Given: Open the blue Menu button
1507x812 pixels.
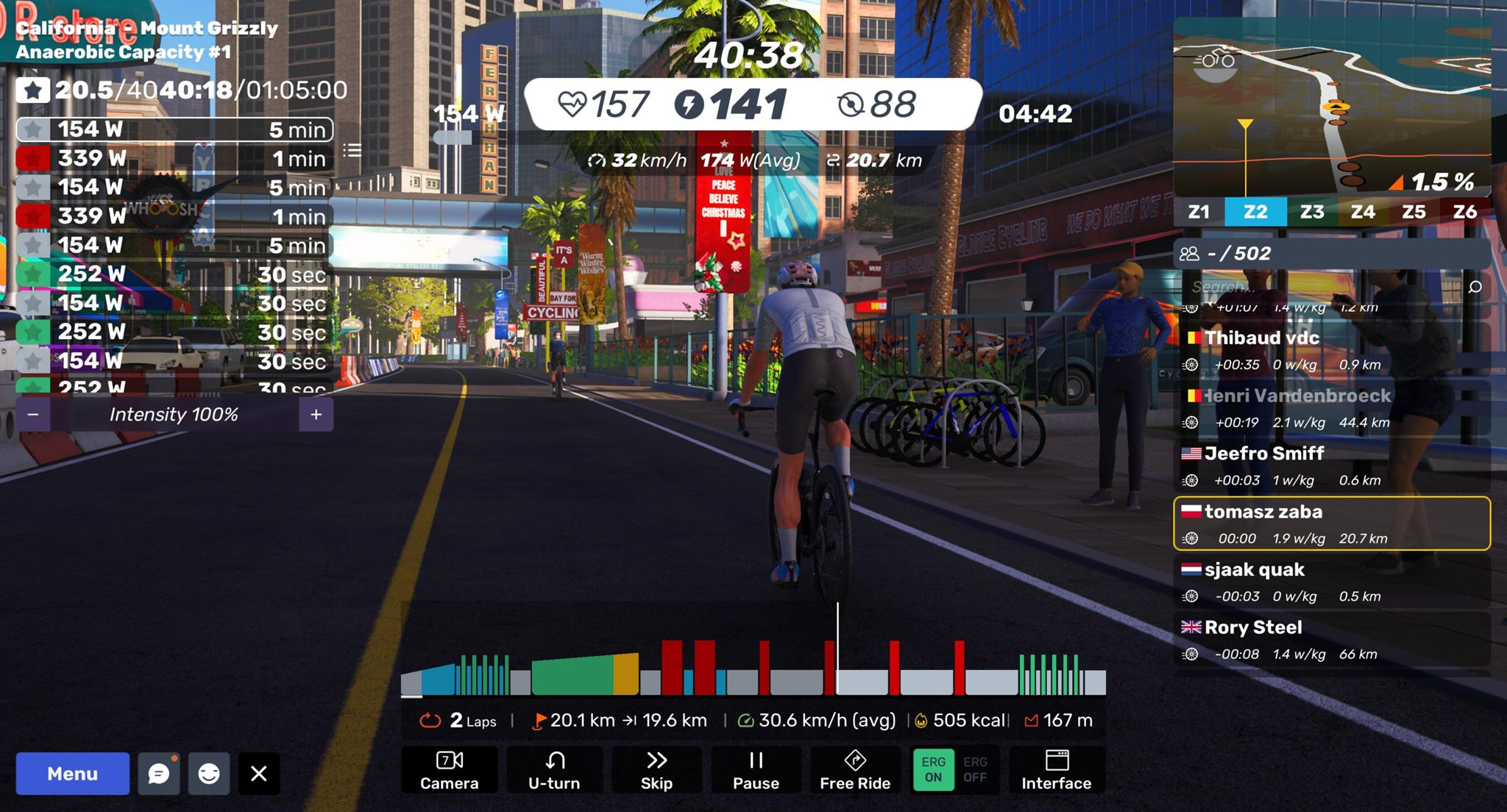Looking at the screenshot, I should [72, 773].
